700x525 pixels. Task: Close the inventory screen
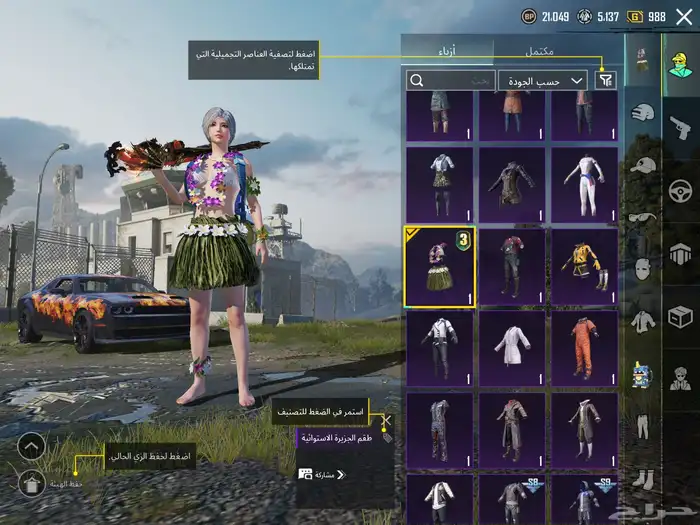pyautogui.click(x=683, y=16)
